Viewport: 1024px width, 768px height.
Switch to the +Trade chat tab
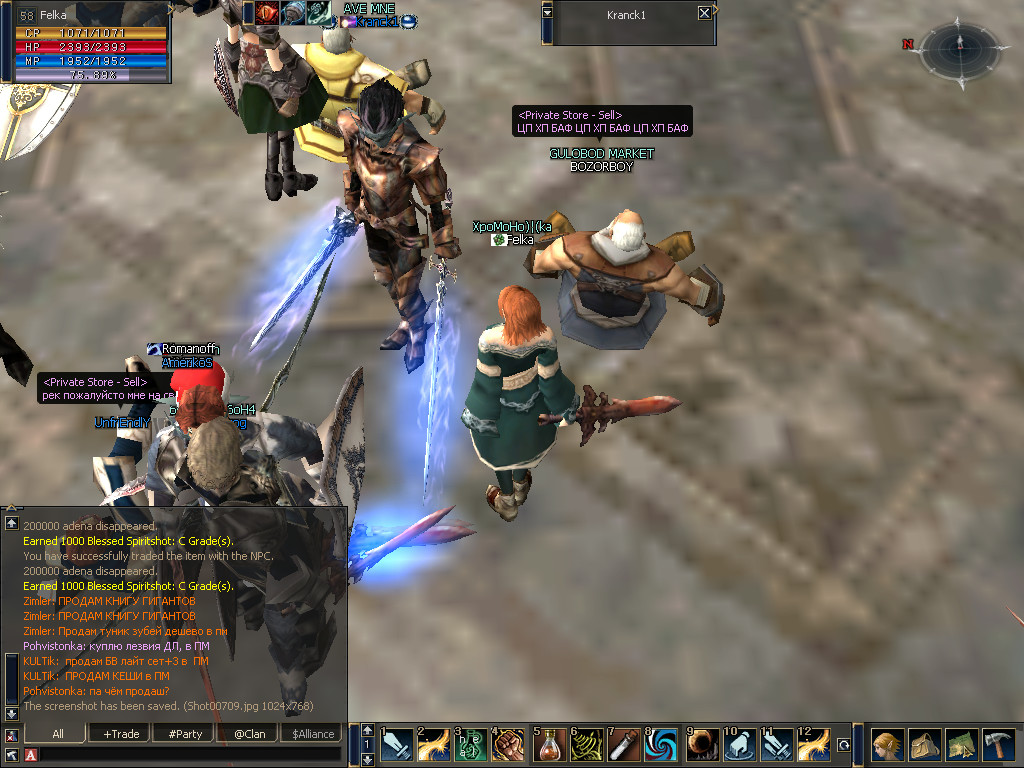coord(121,734)
